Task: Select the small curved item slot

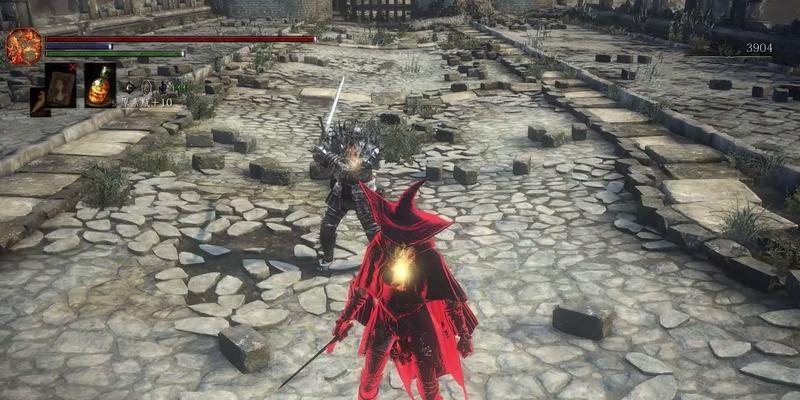Action: (39, 101)
